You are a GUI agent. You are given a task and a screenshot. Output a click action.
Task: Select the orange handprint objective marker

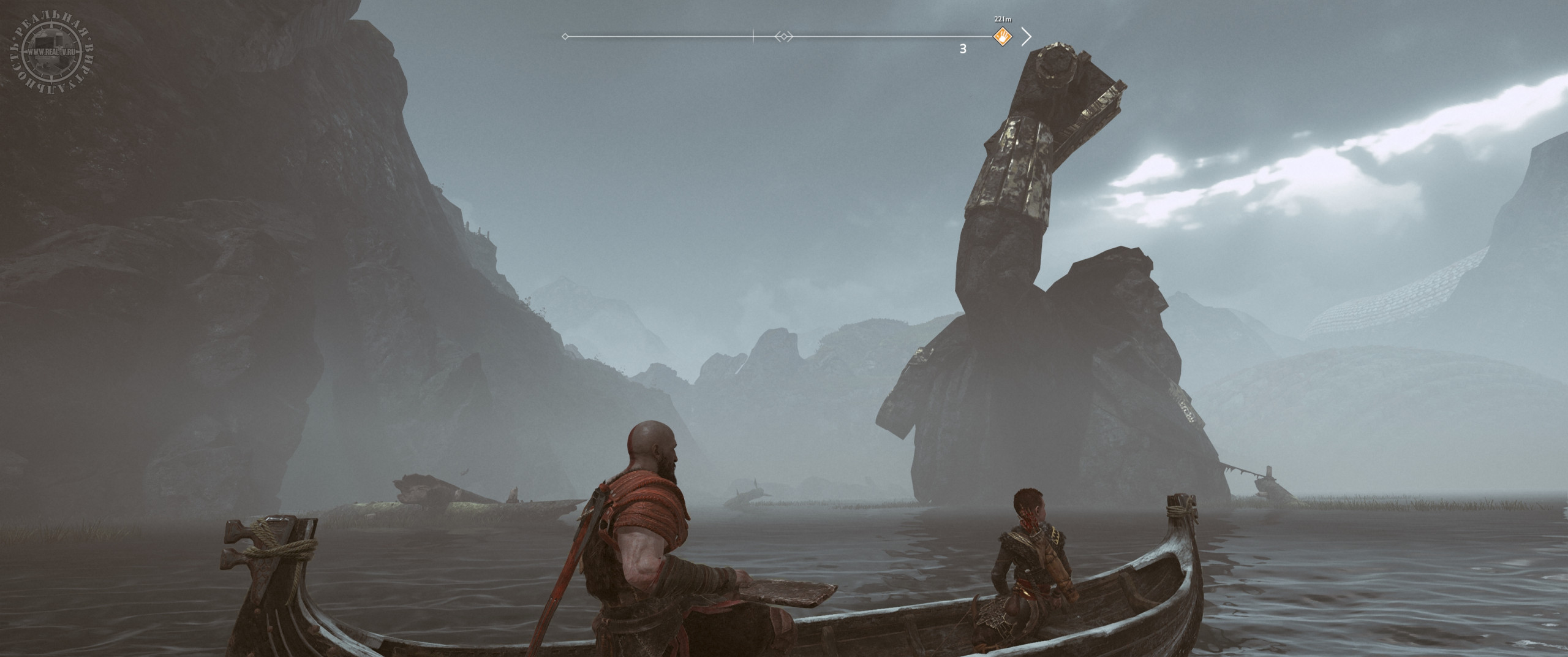point(1003,37)
